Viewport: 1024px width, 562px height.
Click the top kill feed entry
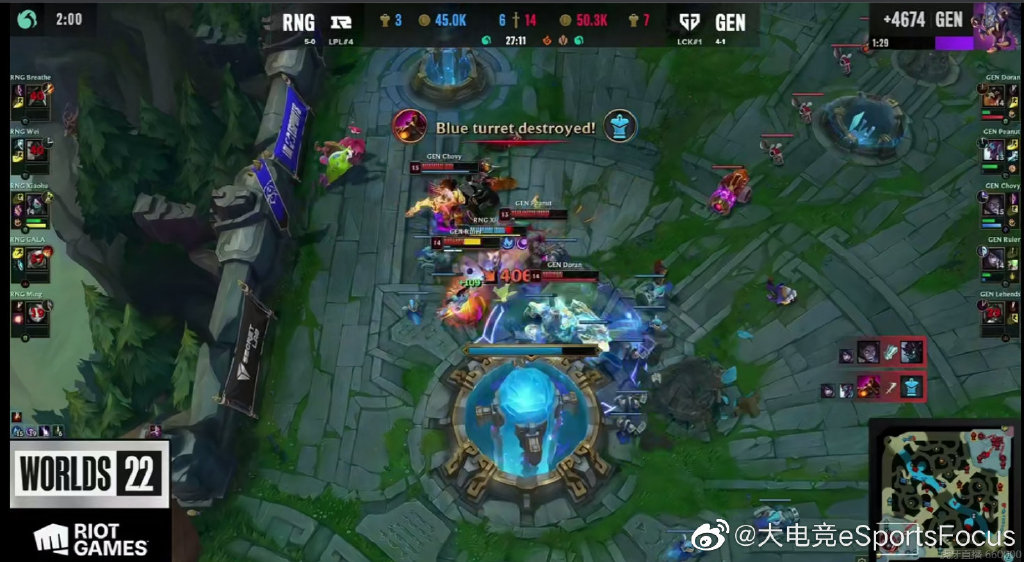tap(885, 352)
